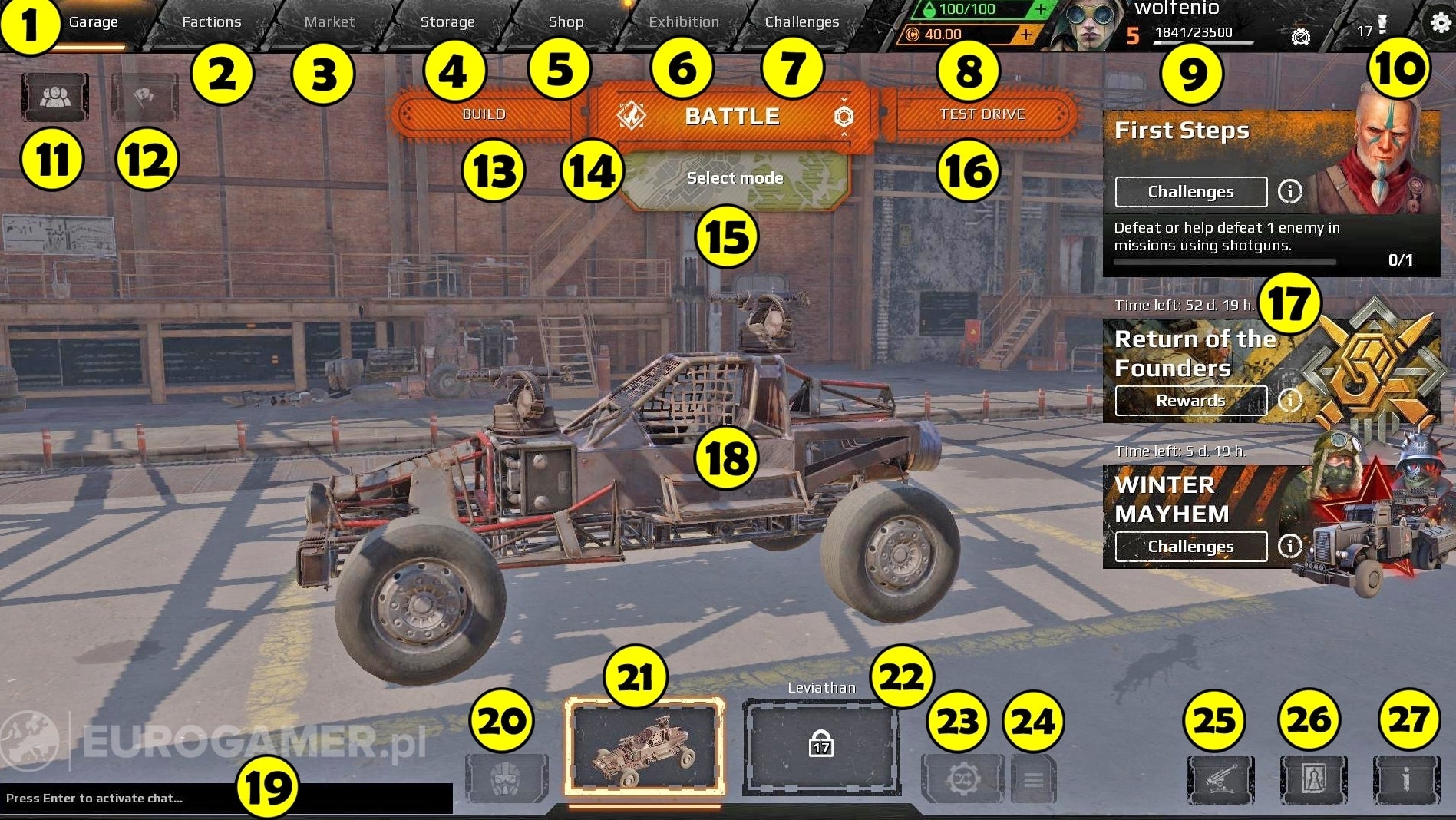This screenshot has height=820, width=1456.
Task: Open the settings gear in top right corner
Action: coord(1438,22)
